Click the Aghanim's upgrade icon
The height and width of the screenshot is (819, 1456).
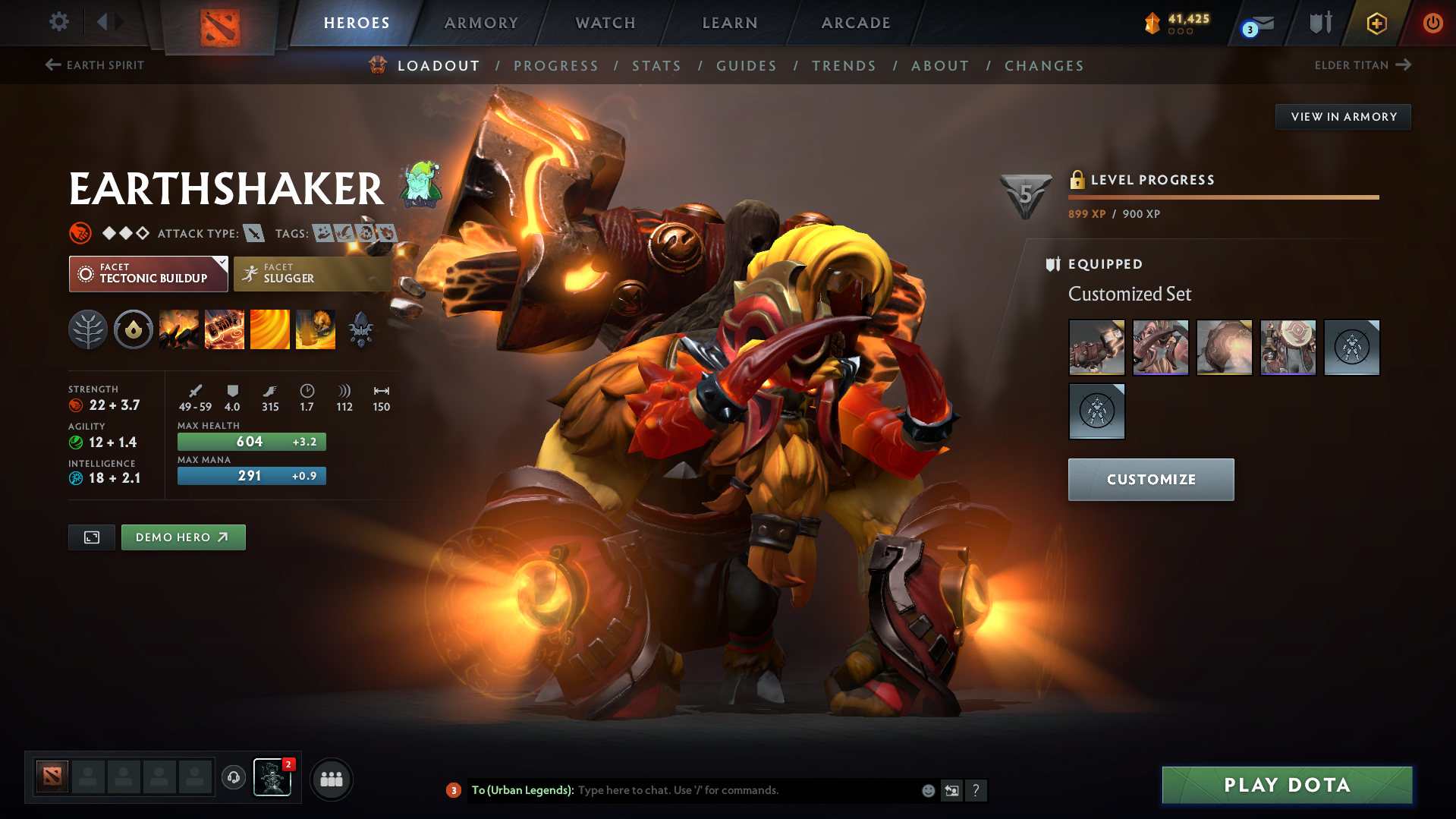click(361, 329)
